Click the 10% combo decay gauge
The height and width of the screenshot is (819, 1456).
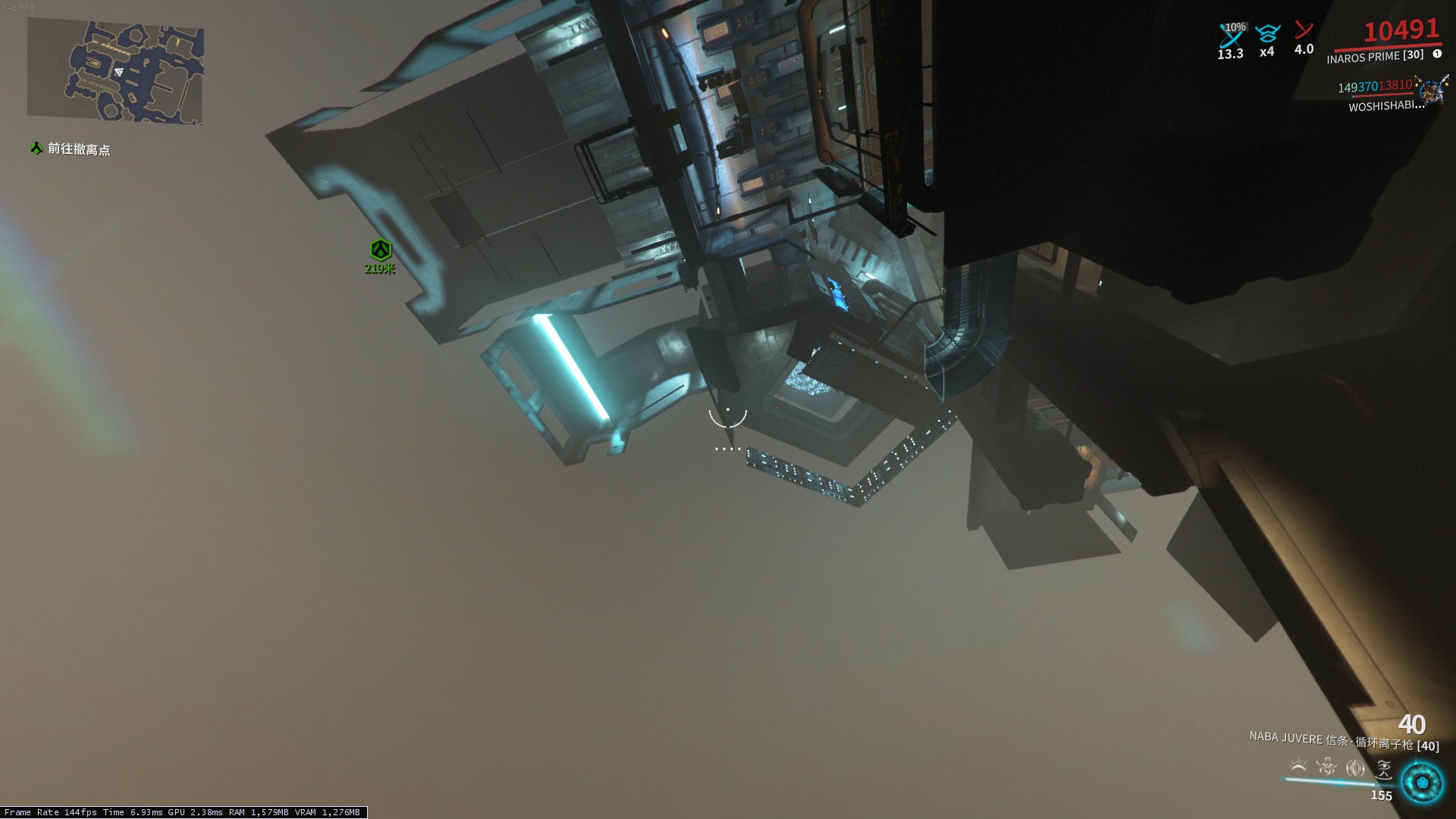[x=1235, y=27]
